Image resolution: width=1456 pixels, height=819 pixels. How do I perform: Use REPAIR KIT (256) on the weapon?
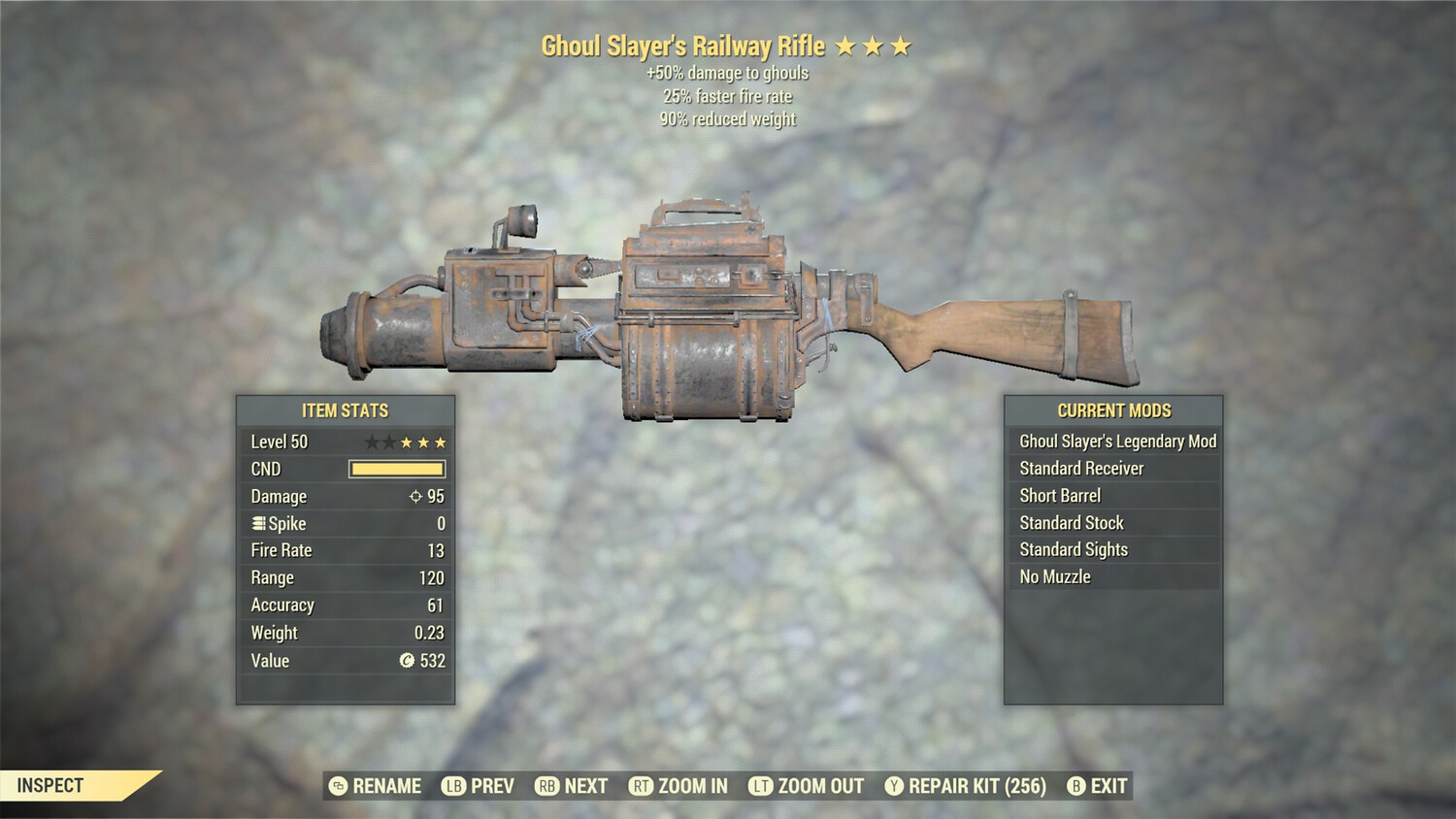point(974,786)
